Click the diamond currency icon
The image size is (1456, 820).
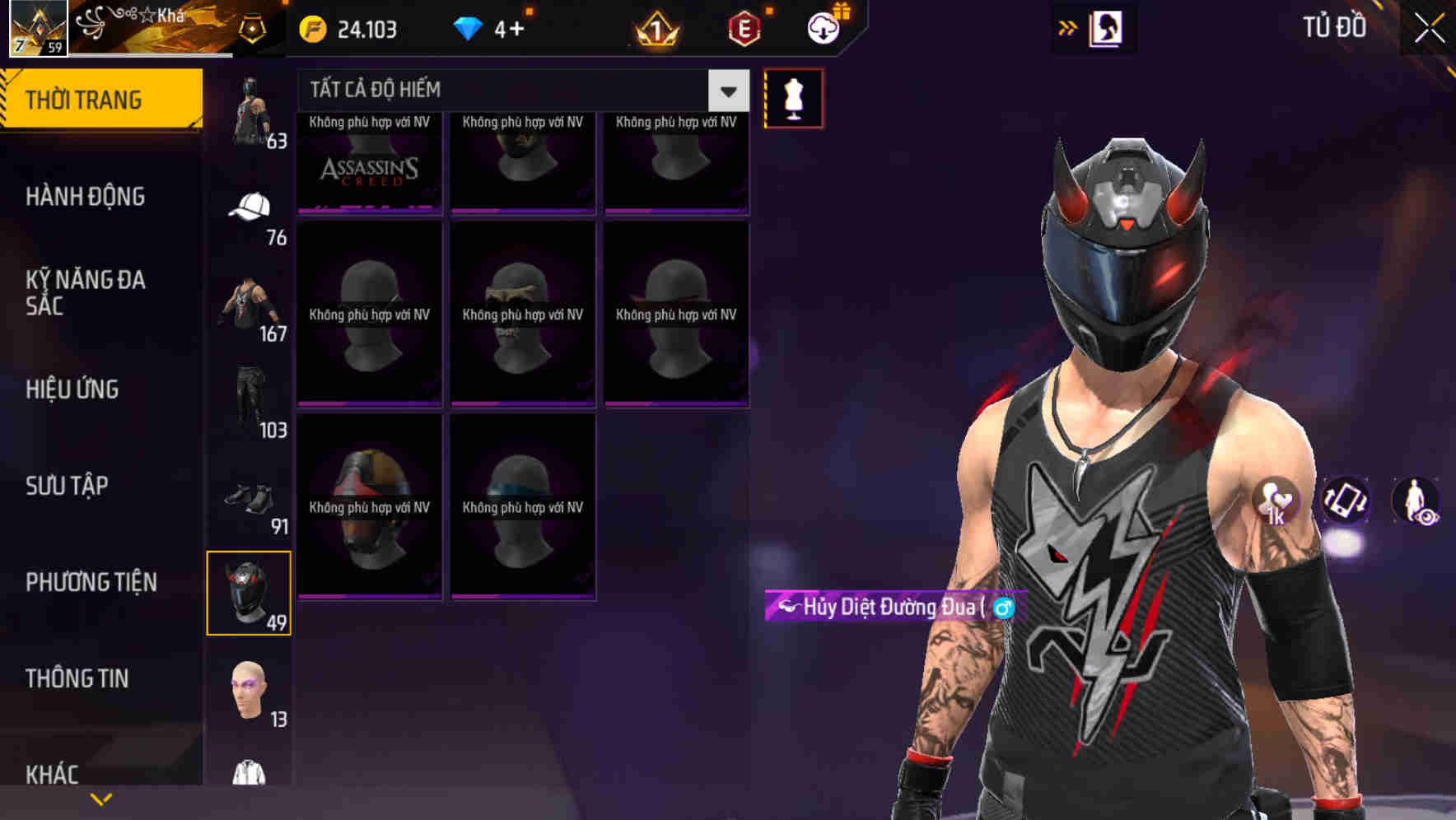[x=468, y=28]
